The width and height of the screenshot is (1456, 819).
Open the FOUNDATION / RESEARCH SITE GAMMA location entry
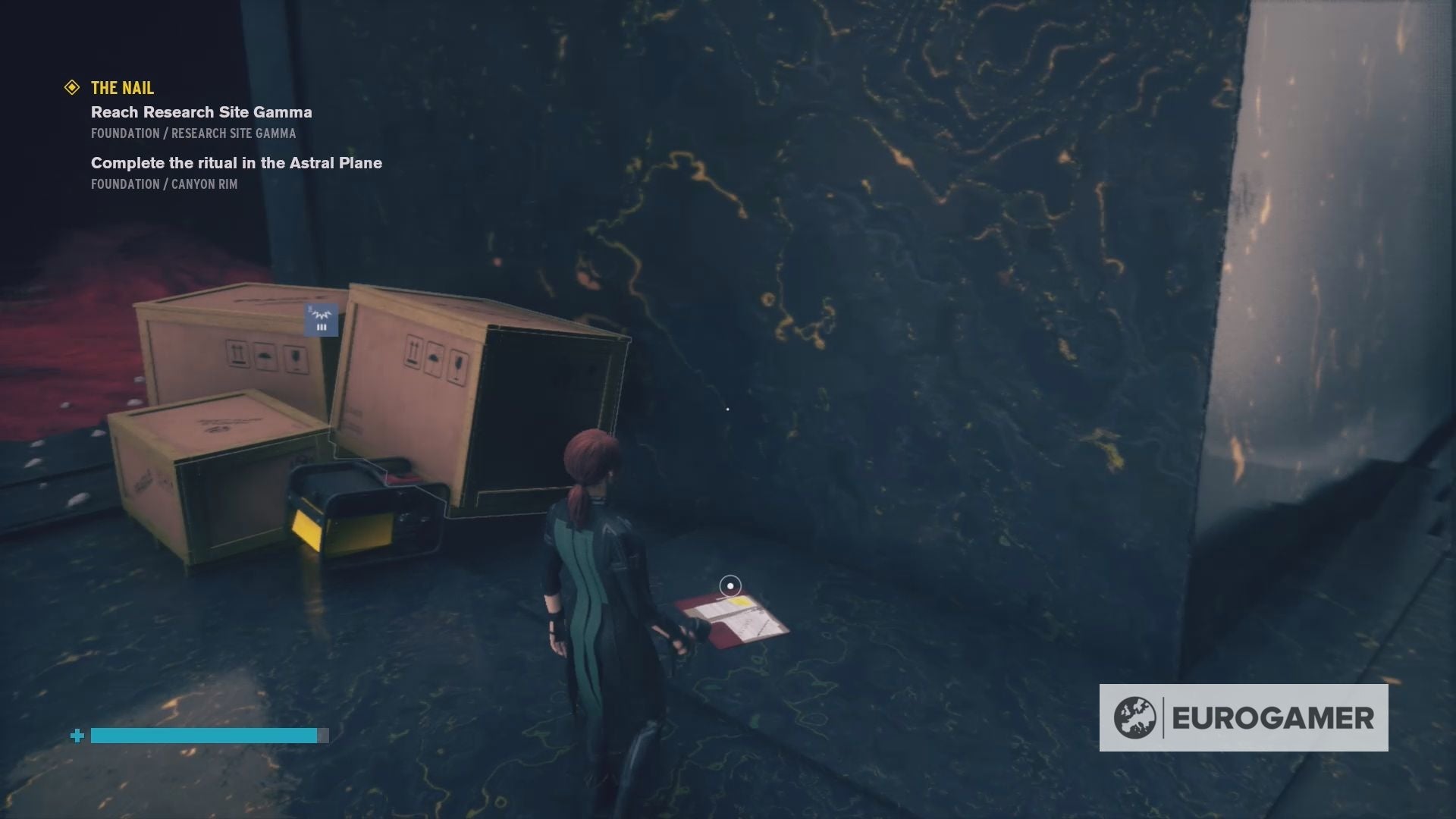click(193, 133)
